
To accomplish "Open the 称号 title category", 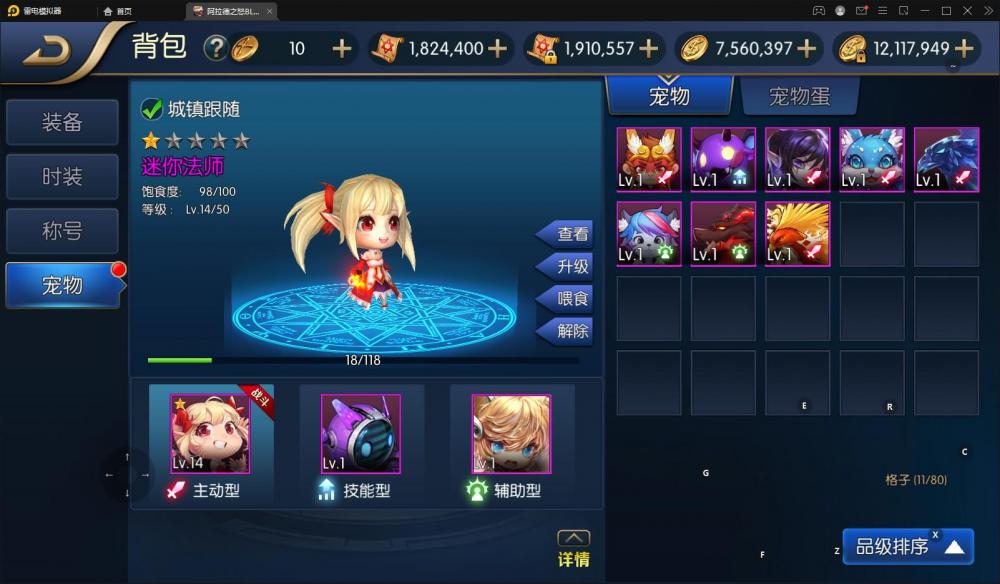I will click(62, 231).
